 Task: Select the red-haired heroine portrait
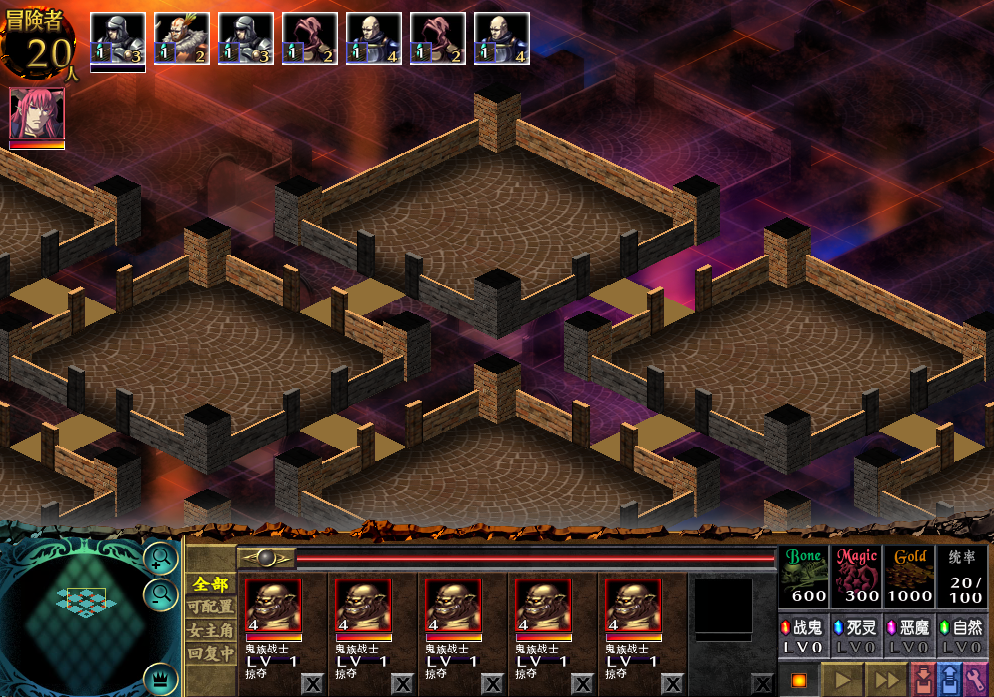[37, 115]
